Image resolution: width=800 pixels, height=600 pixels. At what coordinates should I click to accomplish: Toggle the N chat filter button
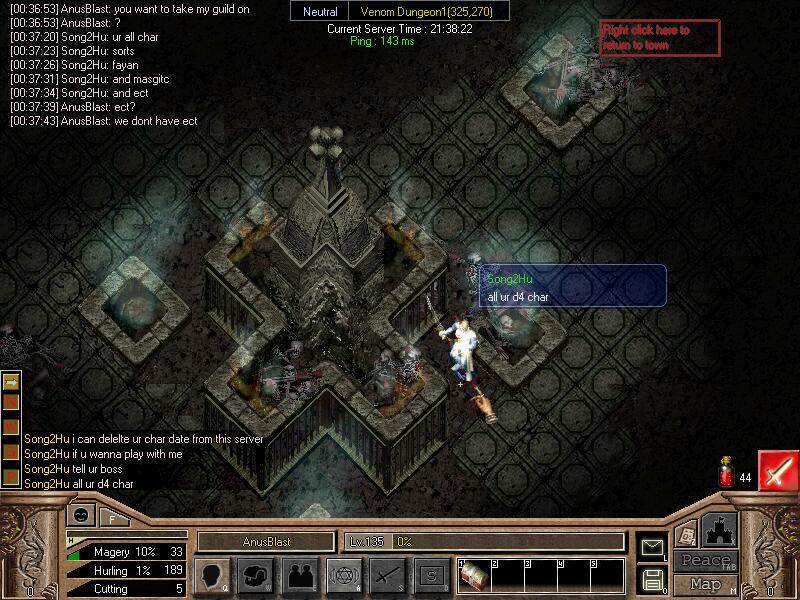tap(12, 401)
